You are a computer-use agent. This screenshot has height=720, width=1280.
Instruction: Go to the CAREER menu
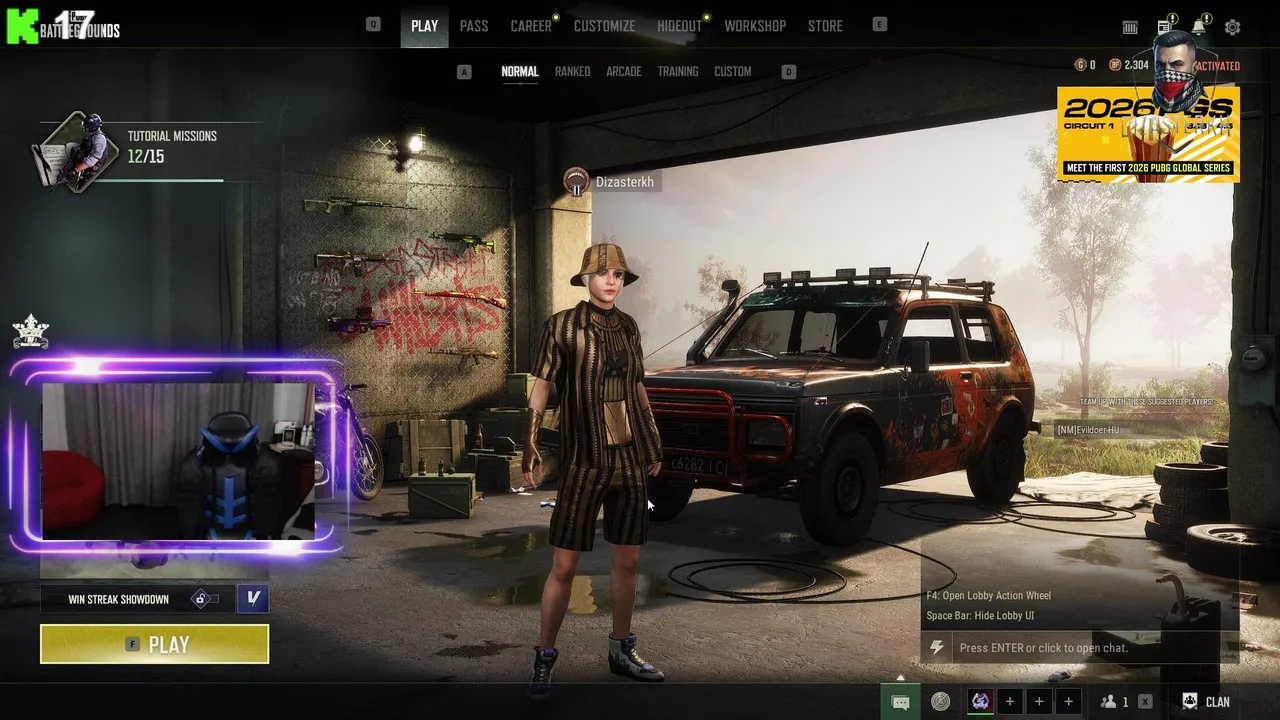(531, 26)
